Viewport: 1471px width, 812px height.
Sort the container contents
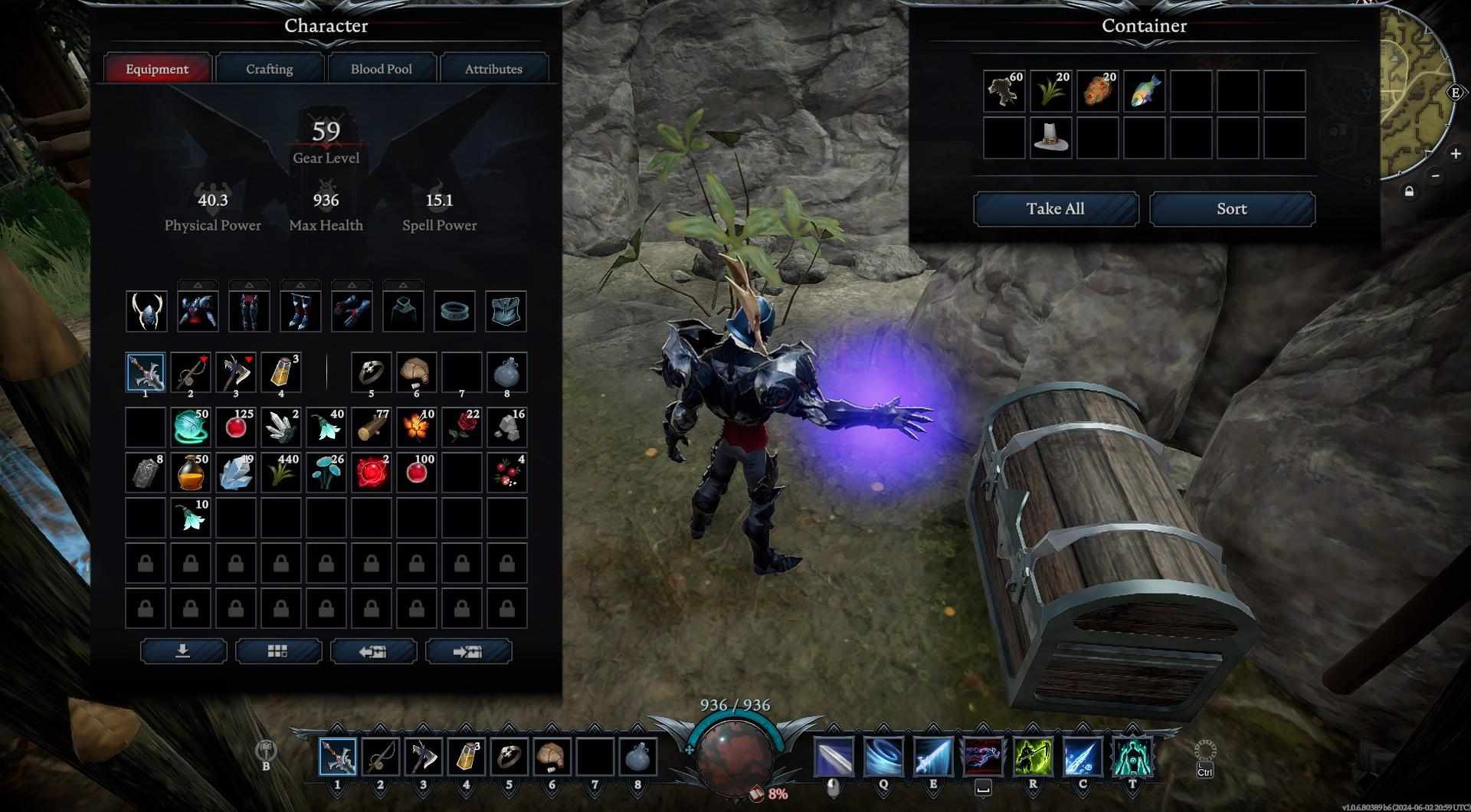point(1231,209)
